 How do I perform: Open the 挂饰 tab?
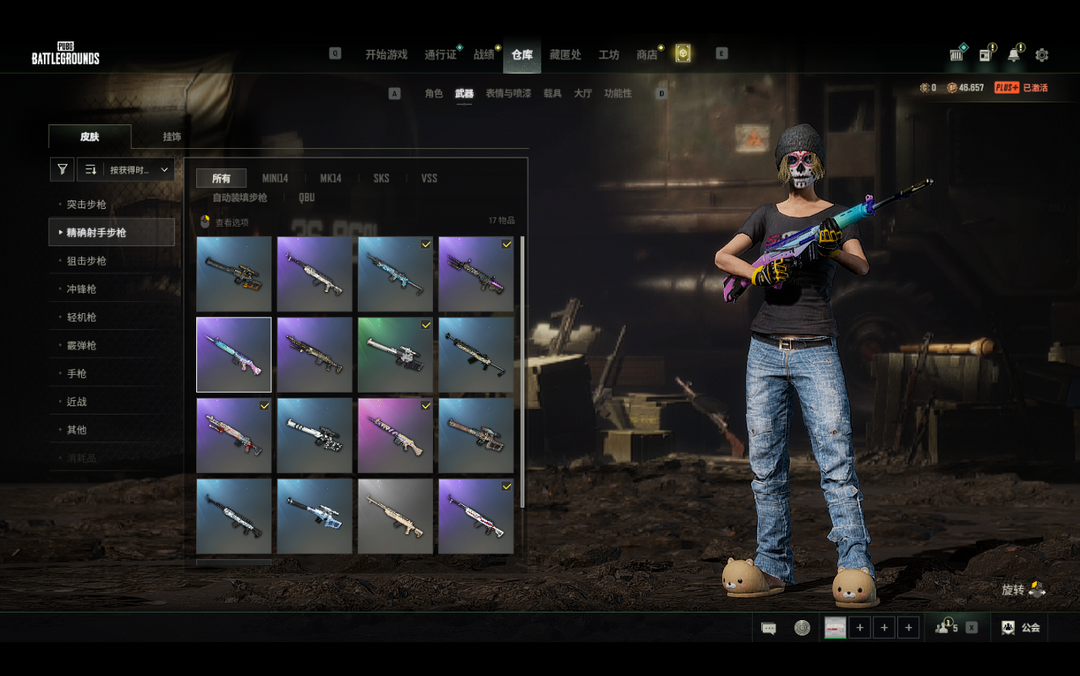tap(172, 137)
